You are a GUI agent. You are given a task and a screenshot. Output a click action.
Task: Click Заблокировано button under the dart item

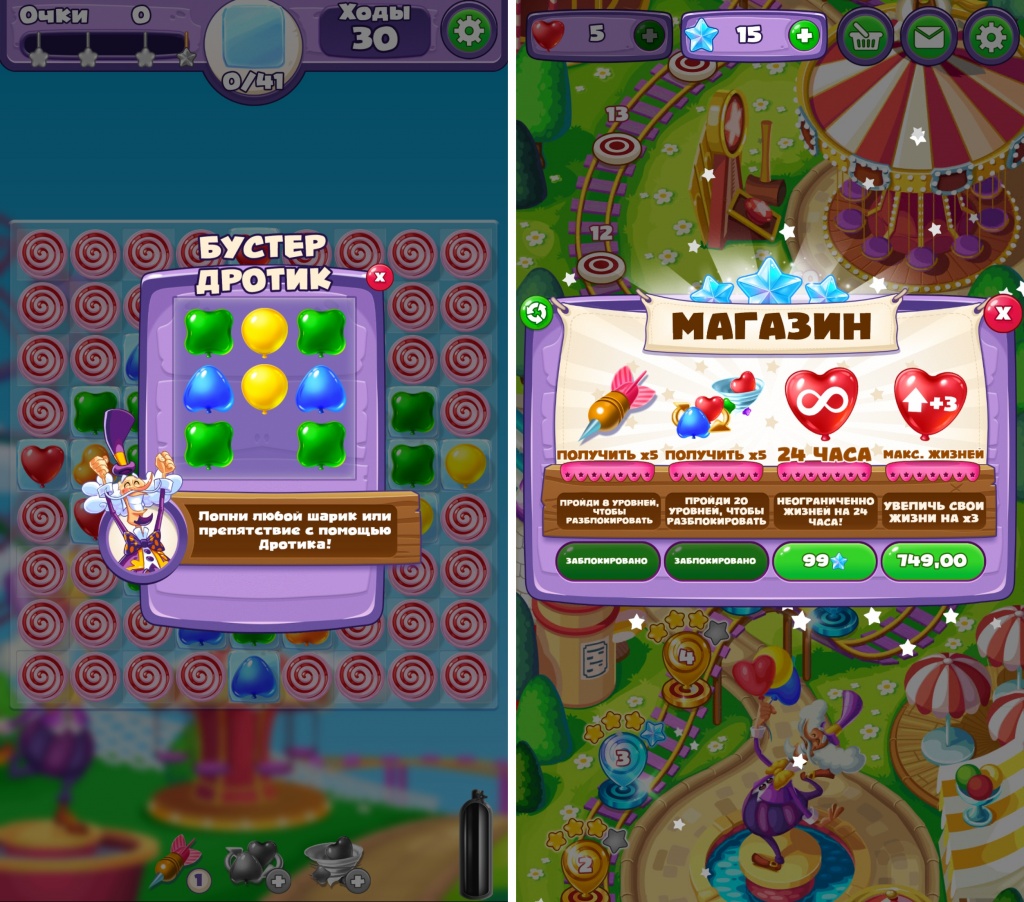pyautogui.click(x=608, y=561)
